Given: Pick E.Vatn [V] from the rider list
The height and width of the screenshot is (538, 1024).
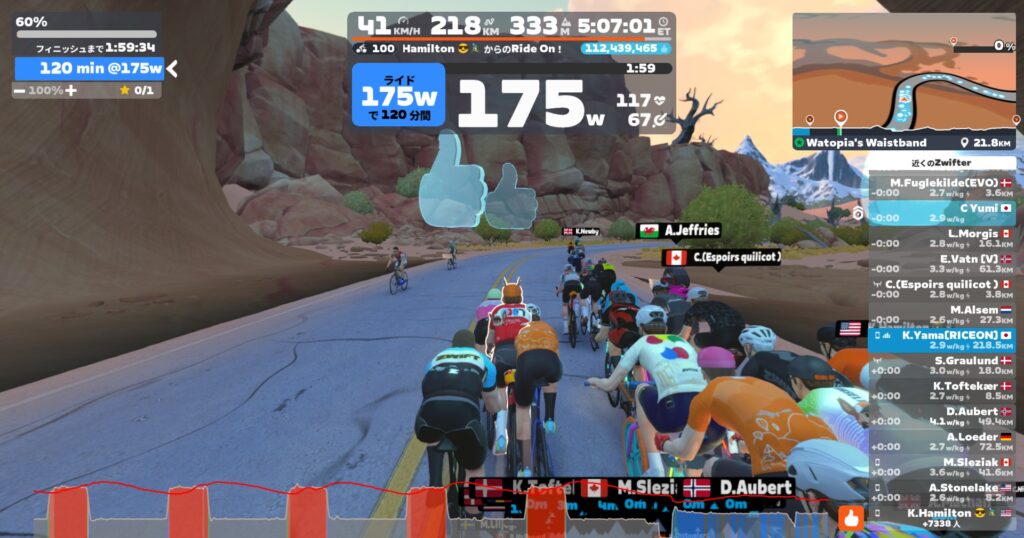Looking at the screenshot, I should tap(941, 263).
